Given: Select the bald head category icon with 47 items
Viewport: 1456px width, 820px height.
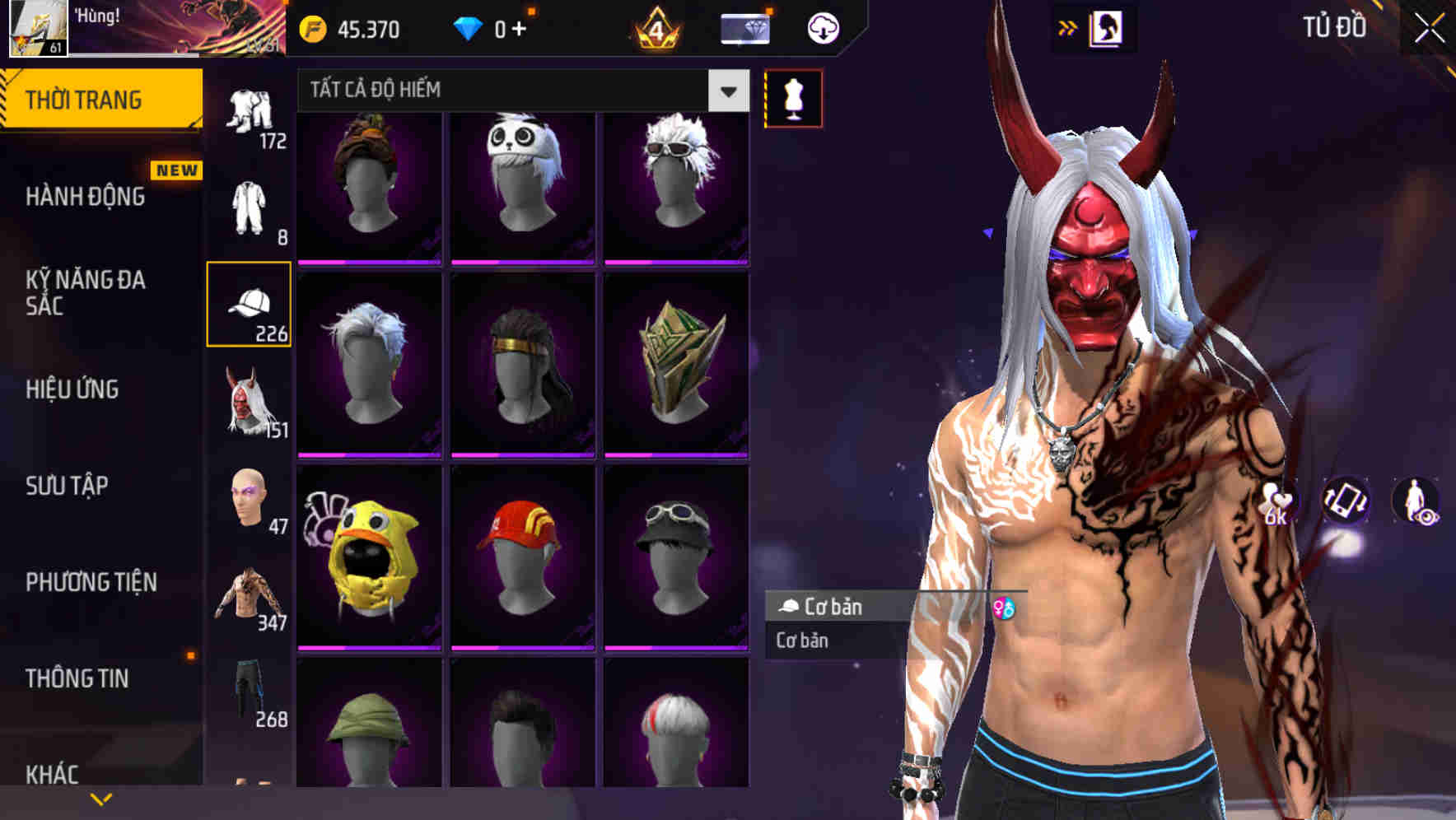Looking at the screenshot, I should 250,498.
